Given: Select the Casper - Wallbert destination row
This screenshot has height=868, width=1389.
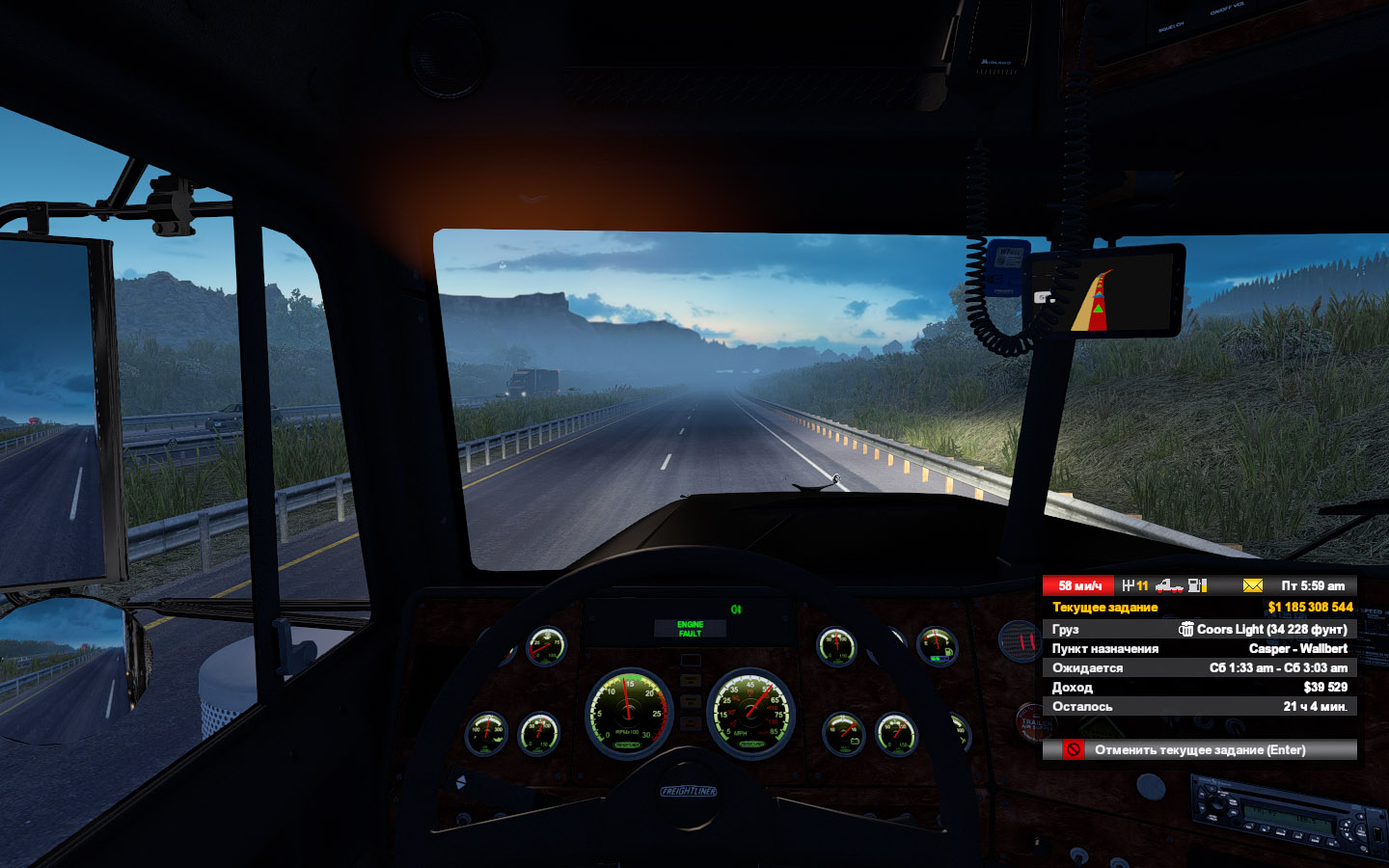Looking at the screenshot, I should pyautogui.click(x=1199, y=648).
